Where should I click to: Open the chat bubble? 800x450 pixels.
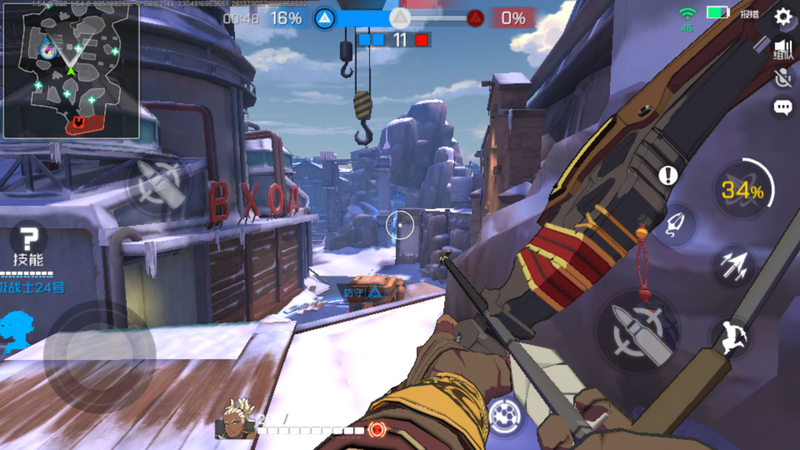pyautogui.click(x=783, y=107)
